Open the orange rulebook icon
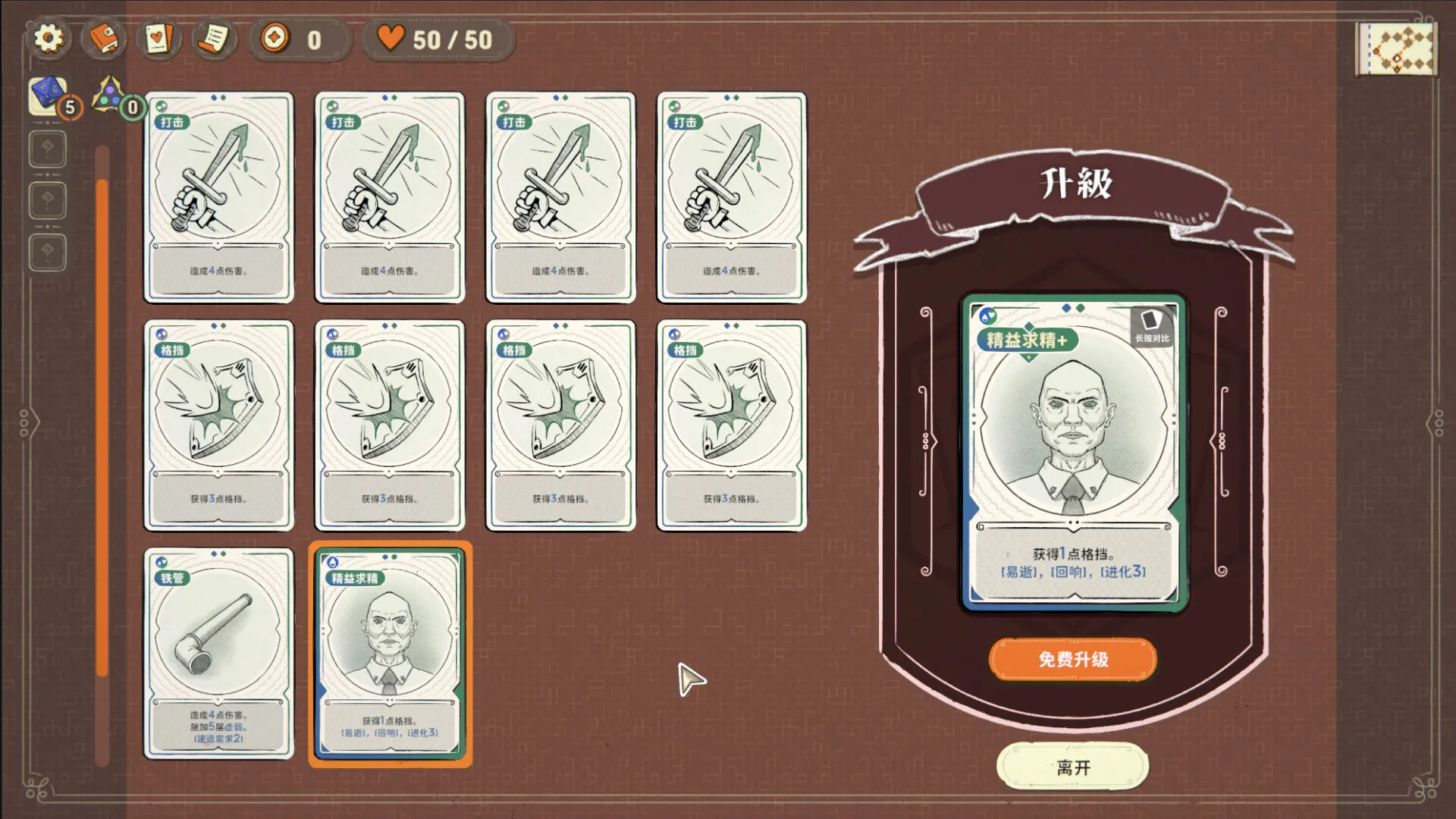 [x=104, y=39]
